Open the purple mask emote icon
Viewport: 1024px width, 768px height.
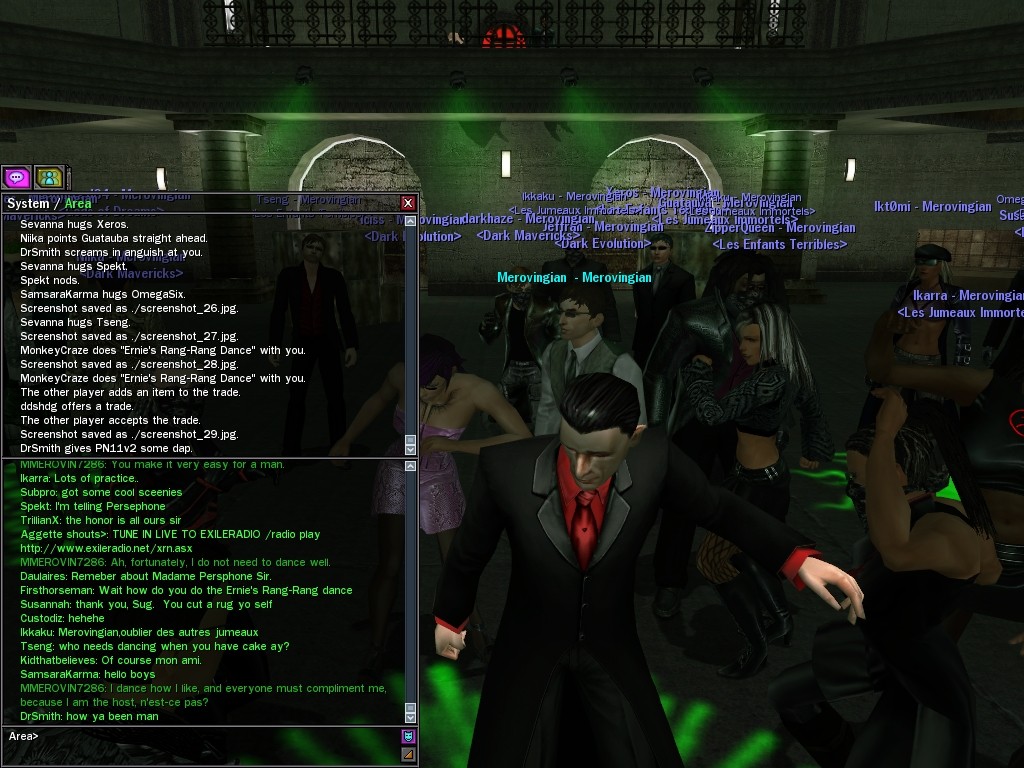point(408,736)
